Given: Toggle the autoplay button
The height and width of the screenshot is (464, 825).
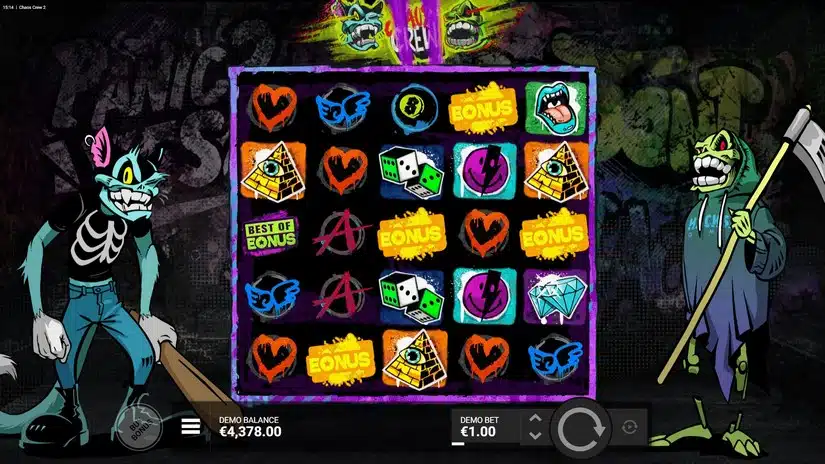Looking at the screenshot, I should (x=630, y=427).
